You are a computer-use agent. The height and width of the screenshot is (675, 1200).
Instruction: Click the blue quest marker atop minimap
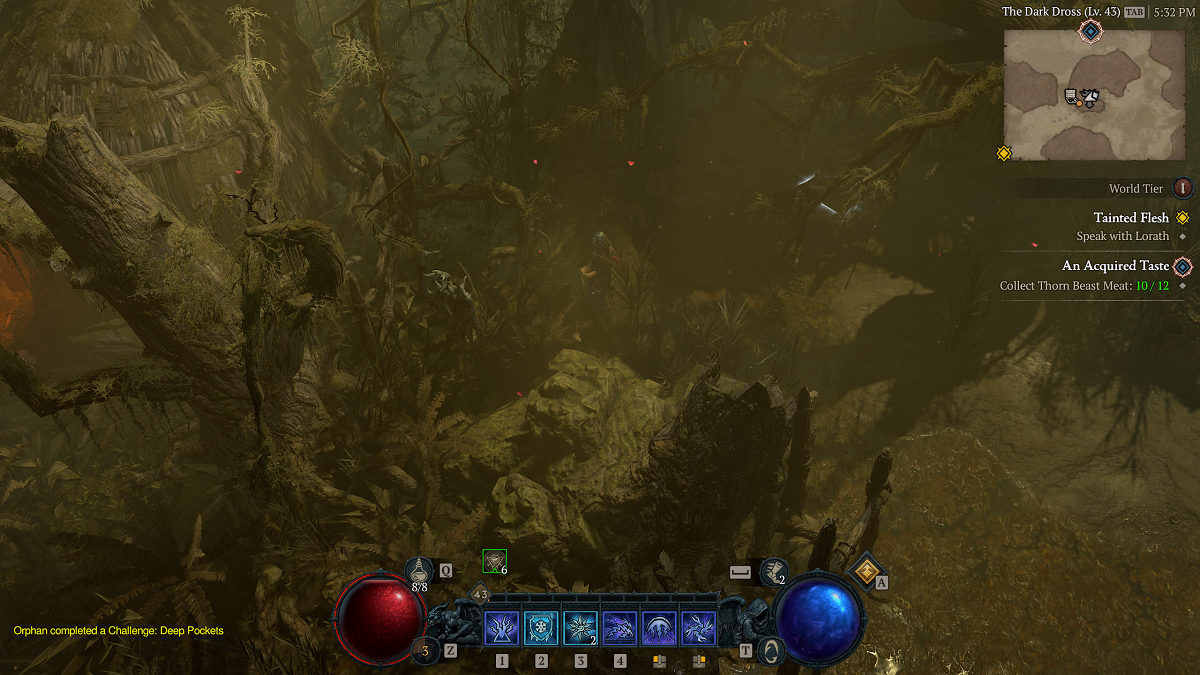1090,31
